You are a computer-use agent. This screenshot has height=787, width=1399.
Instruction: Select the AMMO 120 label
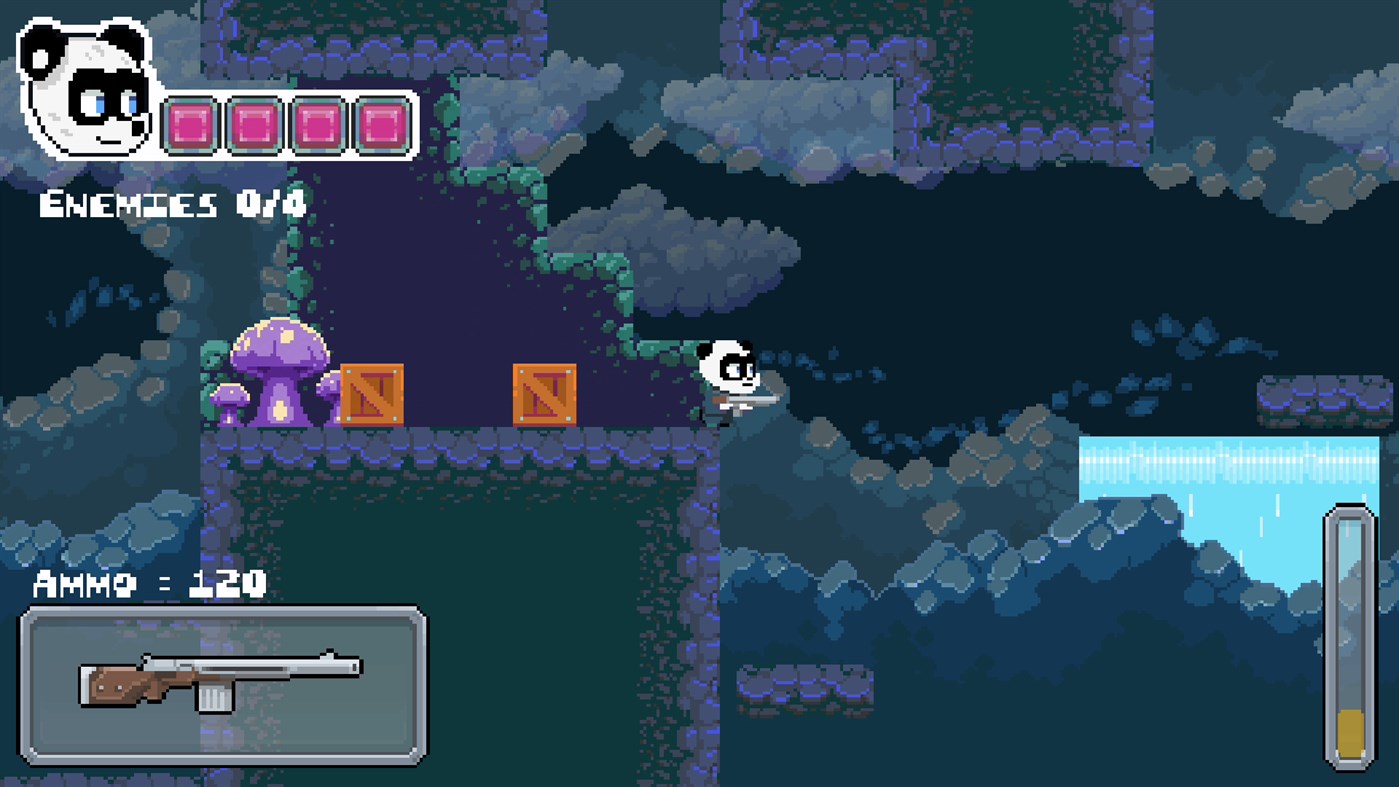150,585
